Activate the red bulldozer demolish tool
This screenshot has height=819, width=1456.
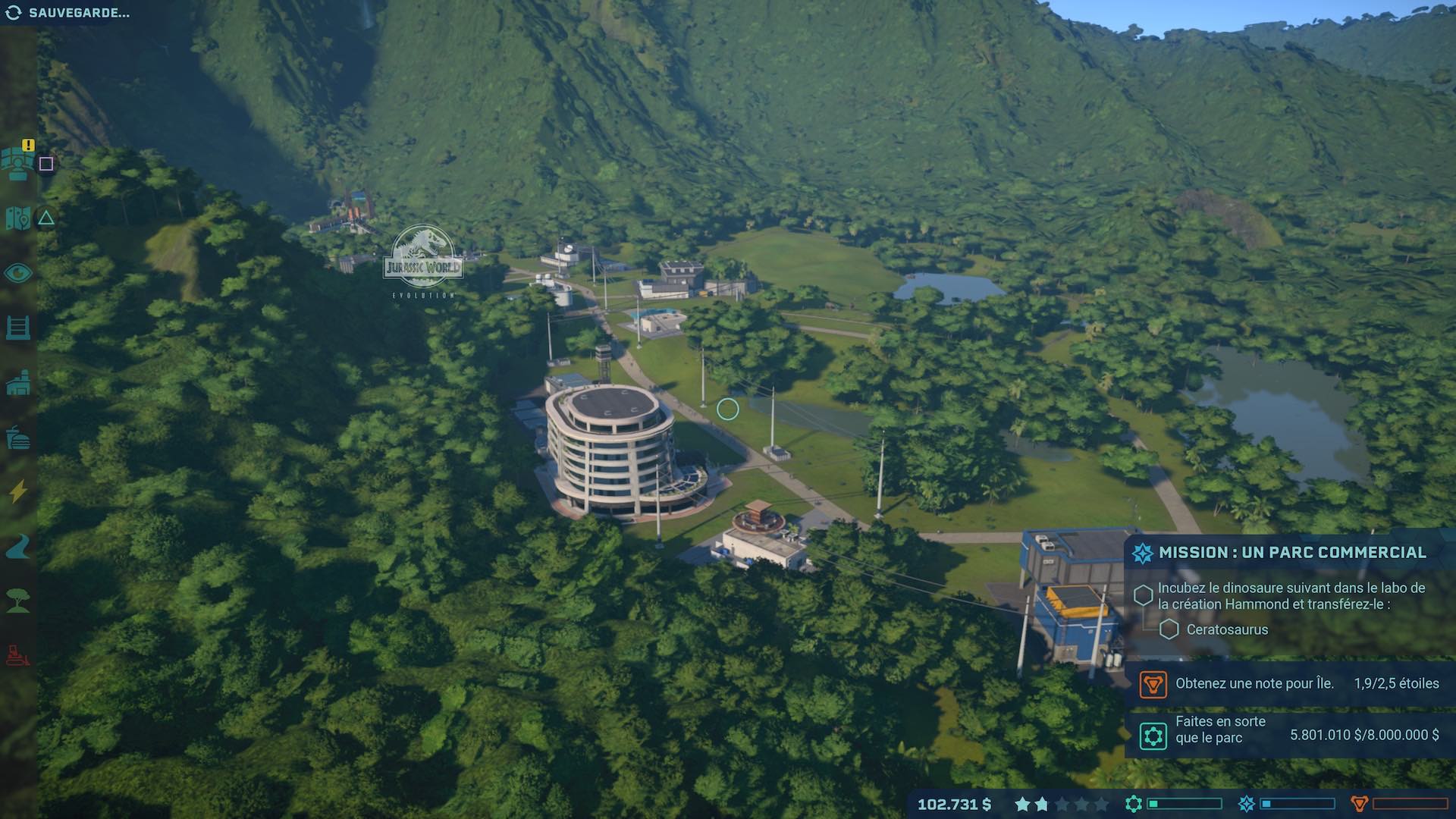click(18, 654)
